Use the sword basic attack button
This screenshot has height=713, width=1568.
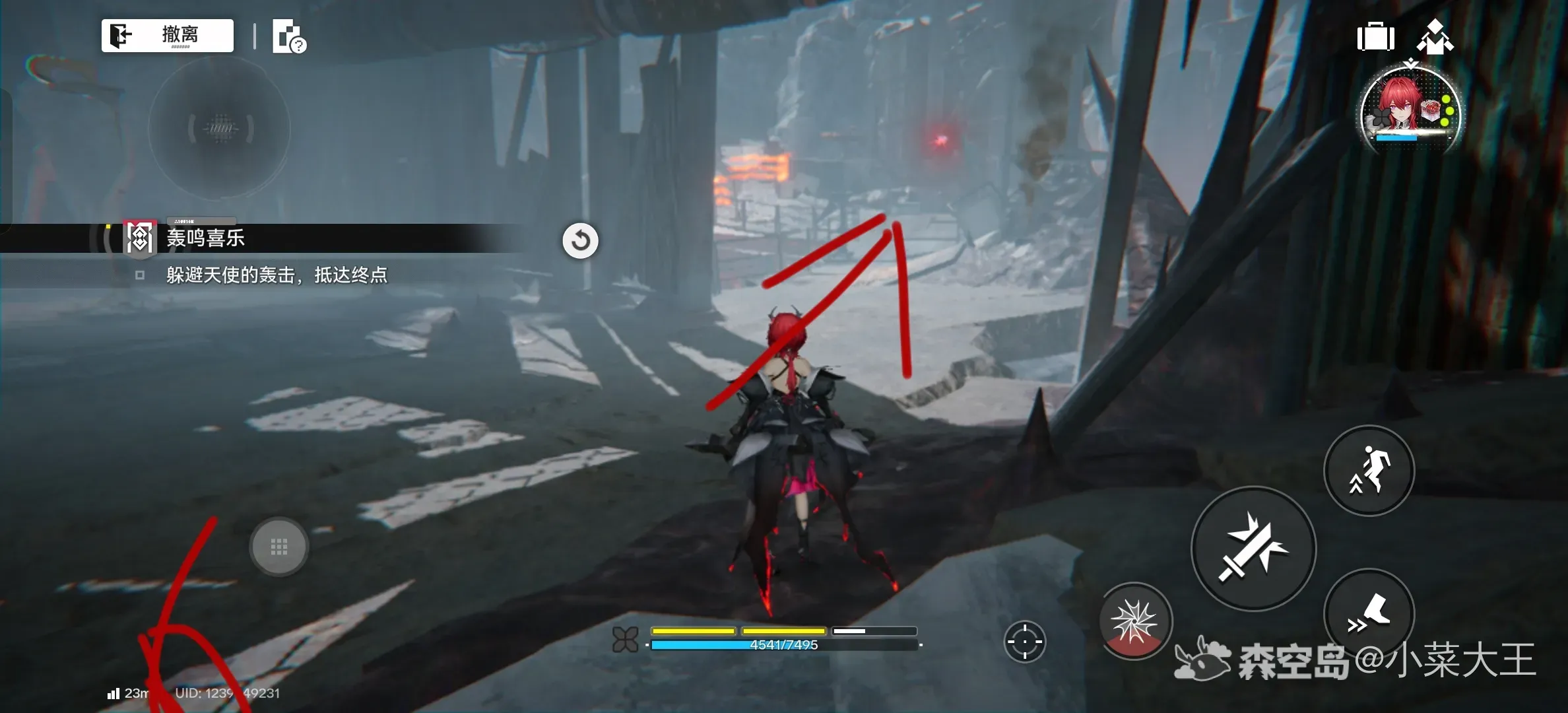click(1253, 549)
